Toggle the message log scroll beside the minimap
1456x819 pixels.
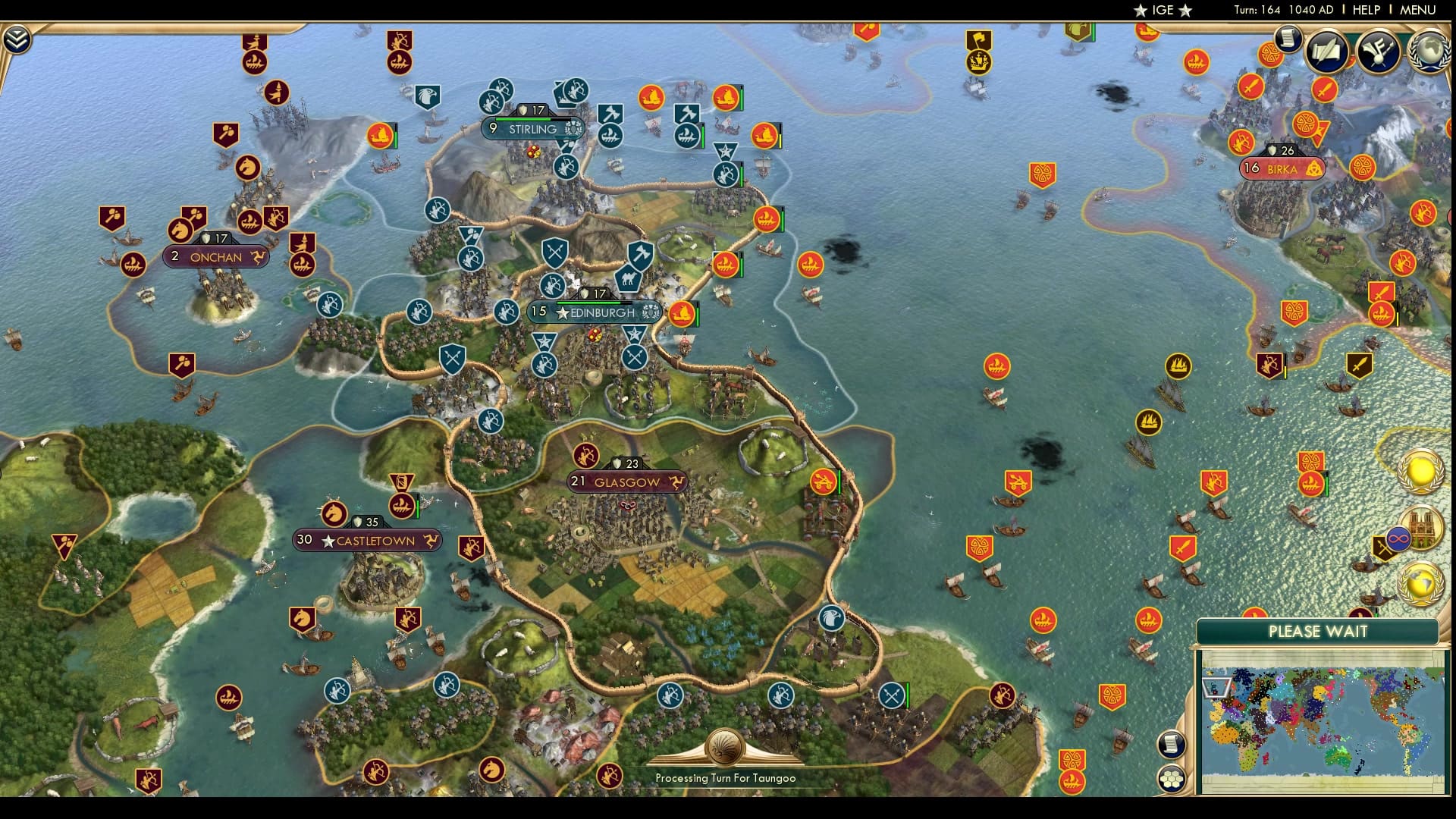tap(1172, 744)
